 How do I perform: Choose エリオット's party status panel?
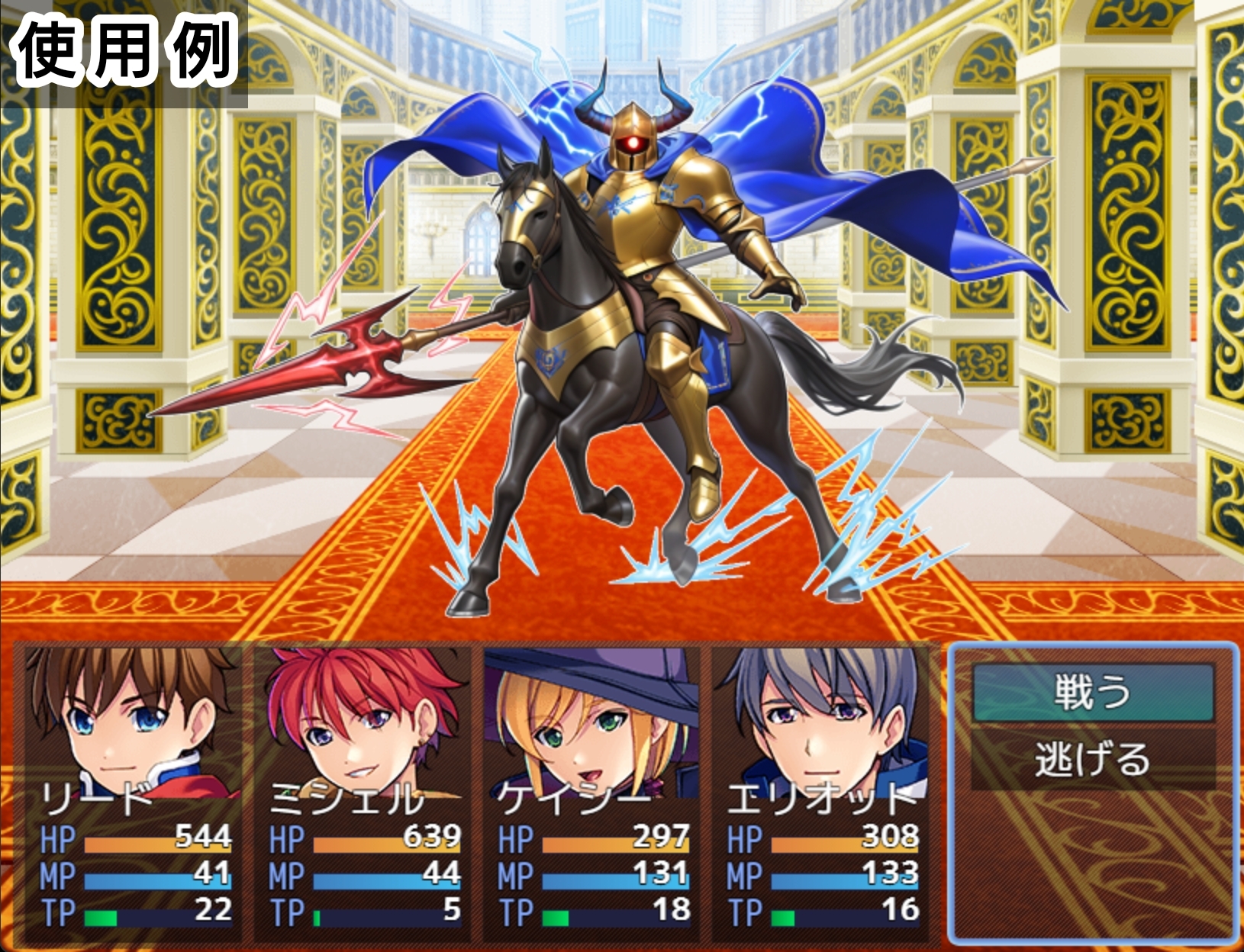820,793
